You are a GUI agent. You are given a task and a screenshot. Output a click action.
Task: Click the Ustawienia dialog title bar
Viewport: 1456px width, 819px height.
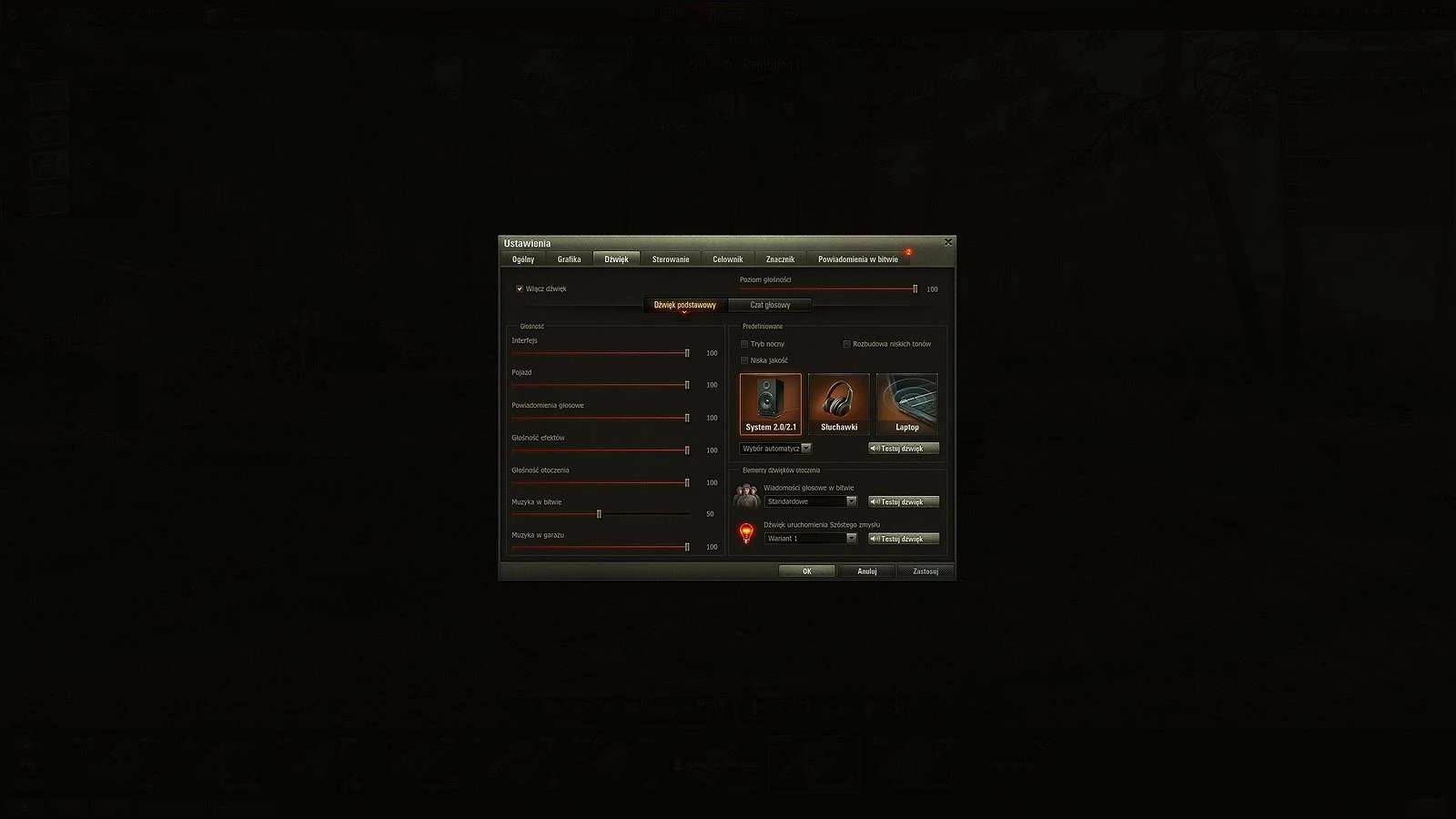click(637, 242)
